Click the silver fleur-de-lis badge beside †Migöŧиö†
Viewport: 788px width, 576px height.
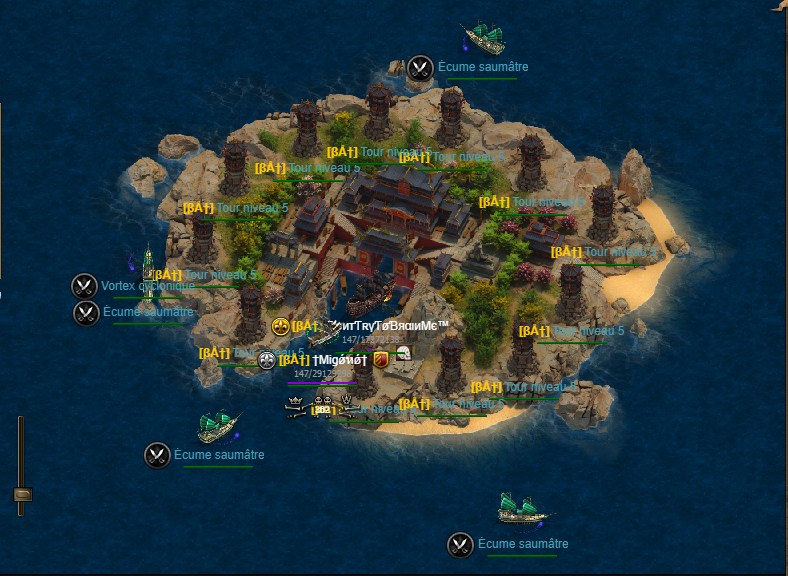click(267, 360)
